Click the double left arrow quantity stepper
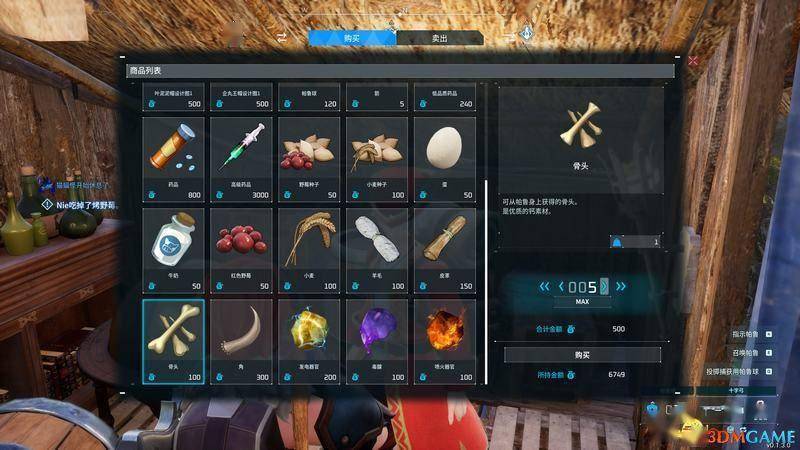Screen dimensions: 800x450 pyautogui.click(x=544, y=287)
